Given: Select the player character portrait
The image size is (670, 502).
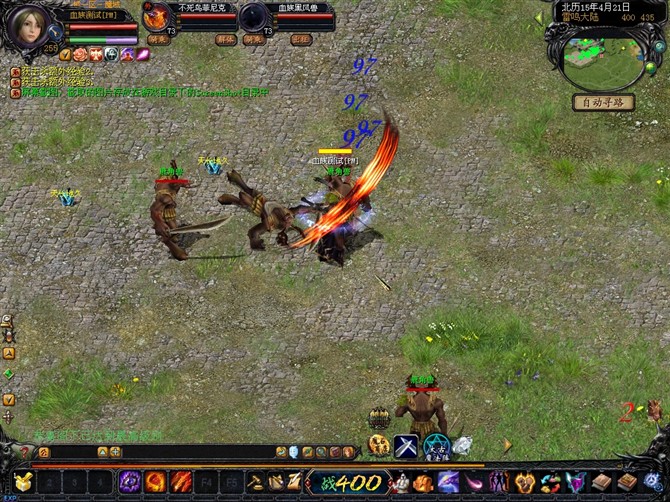Looking at the screenshot, I should (x=30, y=27).
